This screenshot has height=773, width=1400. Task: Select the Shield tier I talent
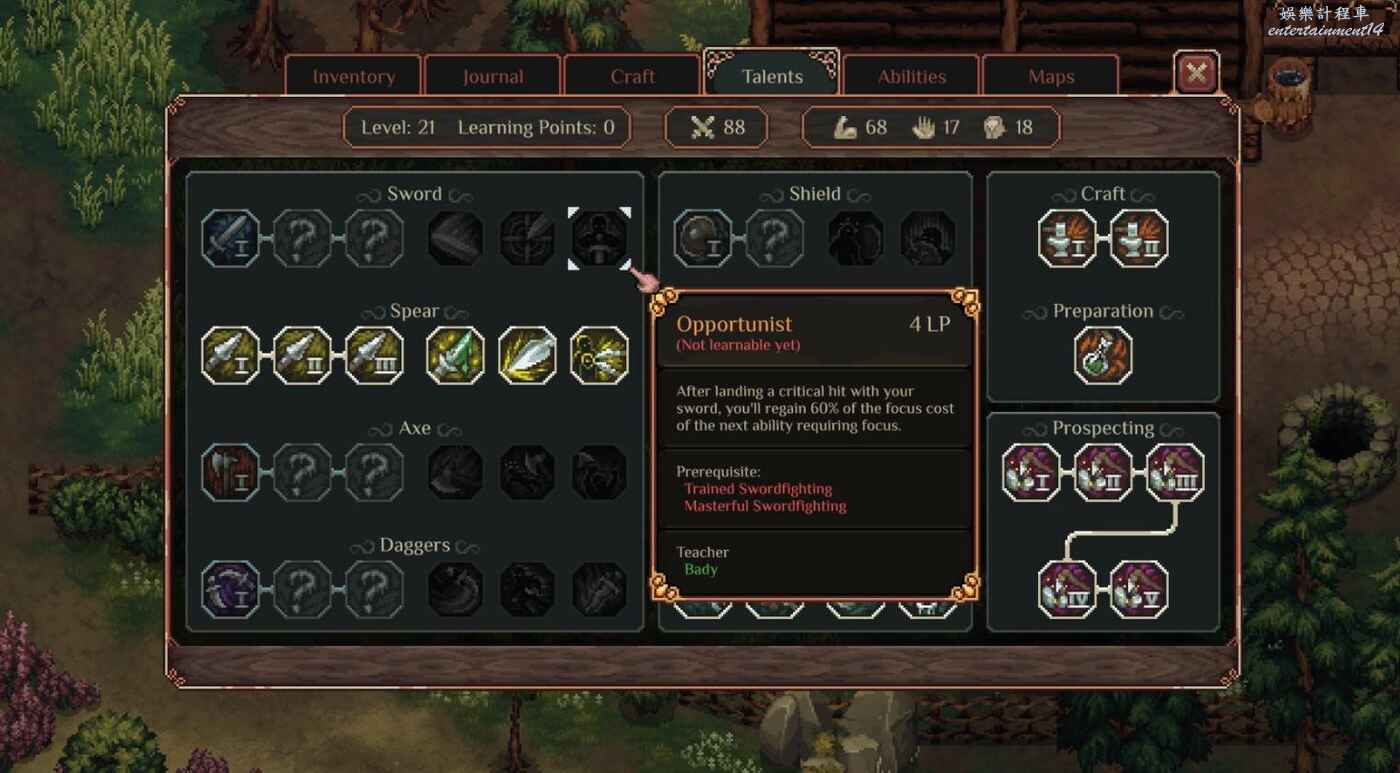pos(703,238)
